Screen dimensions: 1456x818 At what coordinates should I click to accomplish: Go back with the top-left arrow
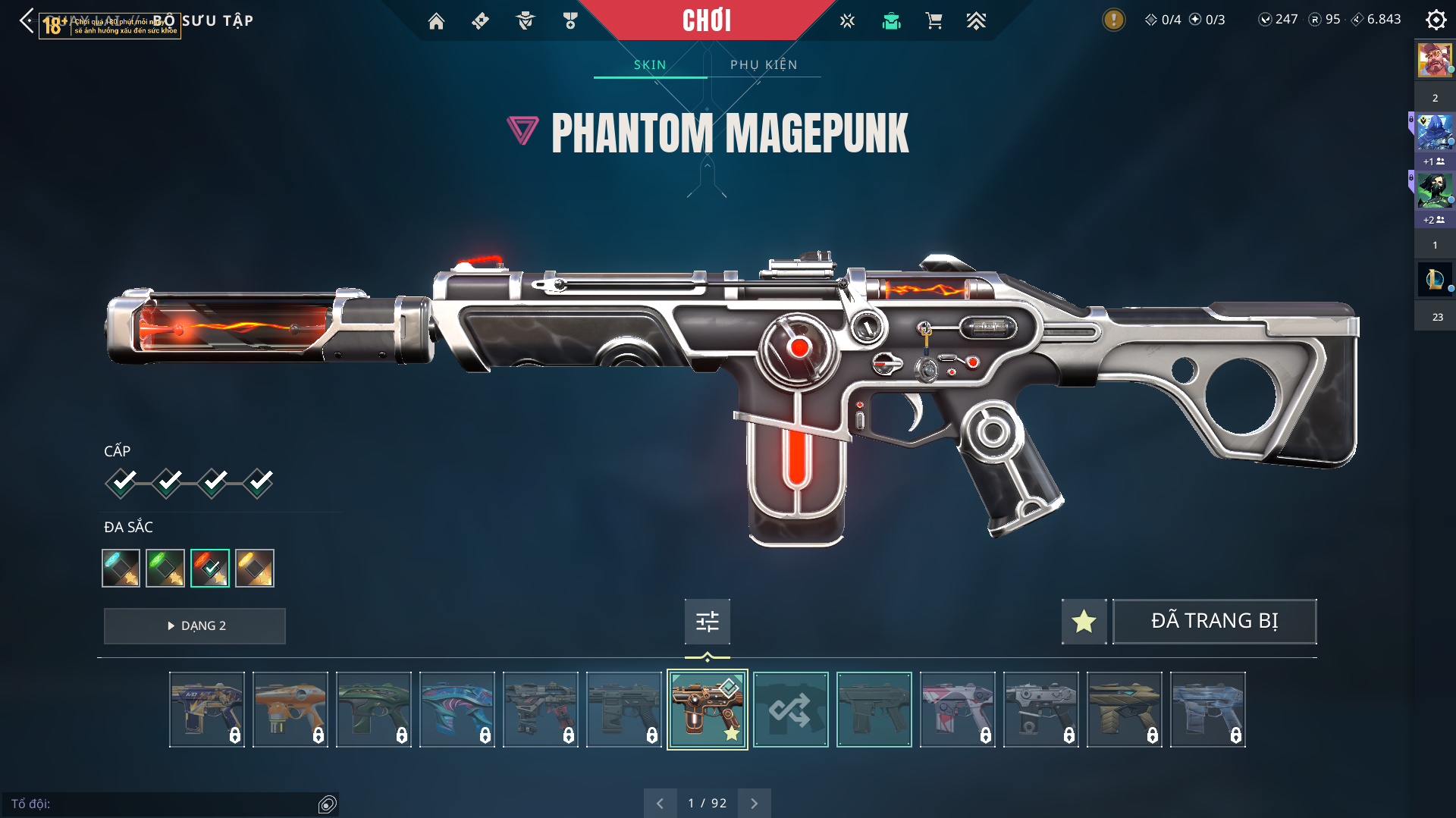pos(27,20)
